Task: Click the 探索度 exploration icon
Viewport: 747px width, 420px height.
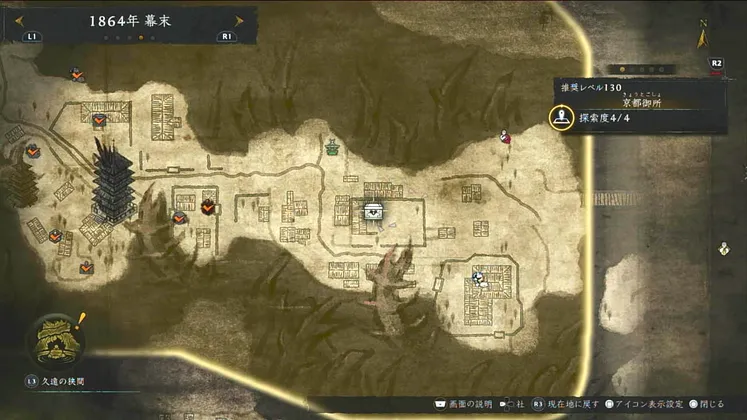Action: (563, 117)
